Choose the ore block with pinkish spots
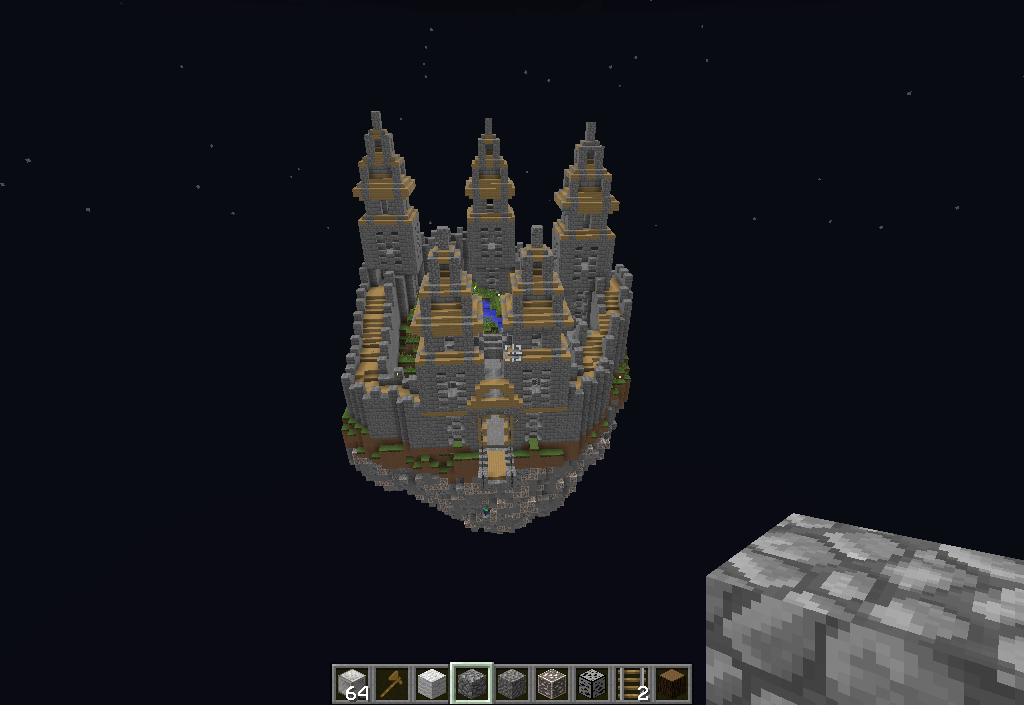The image size is (1024, 705). [x=552, y=683]
